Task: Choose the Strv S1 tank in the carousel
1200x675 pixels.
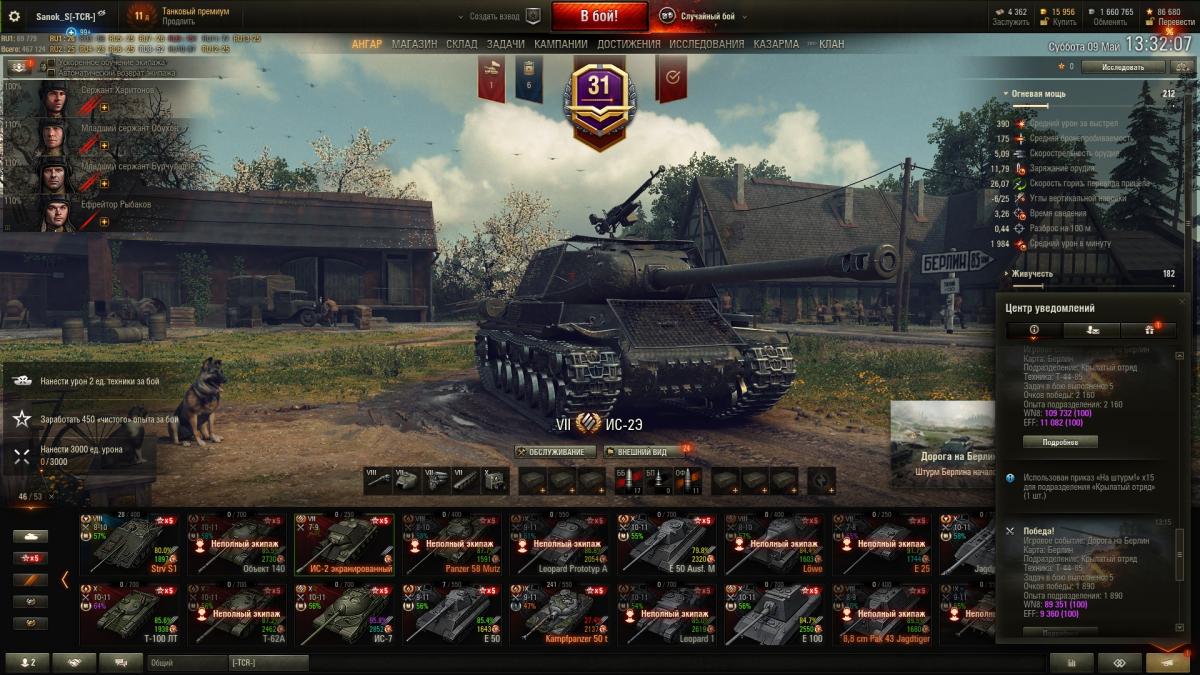Action: (129, 544)
